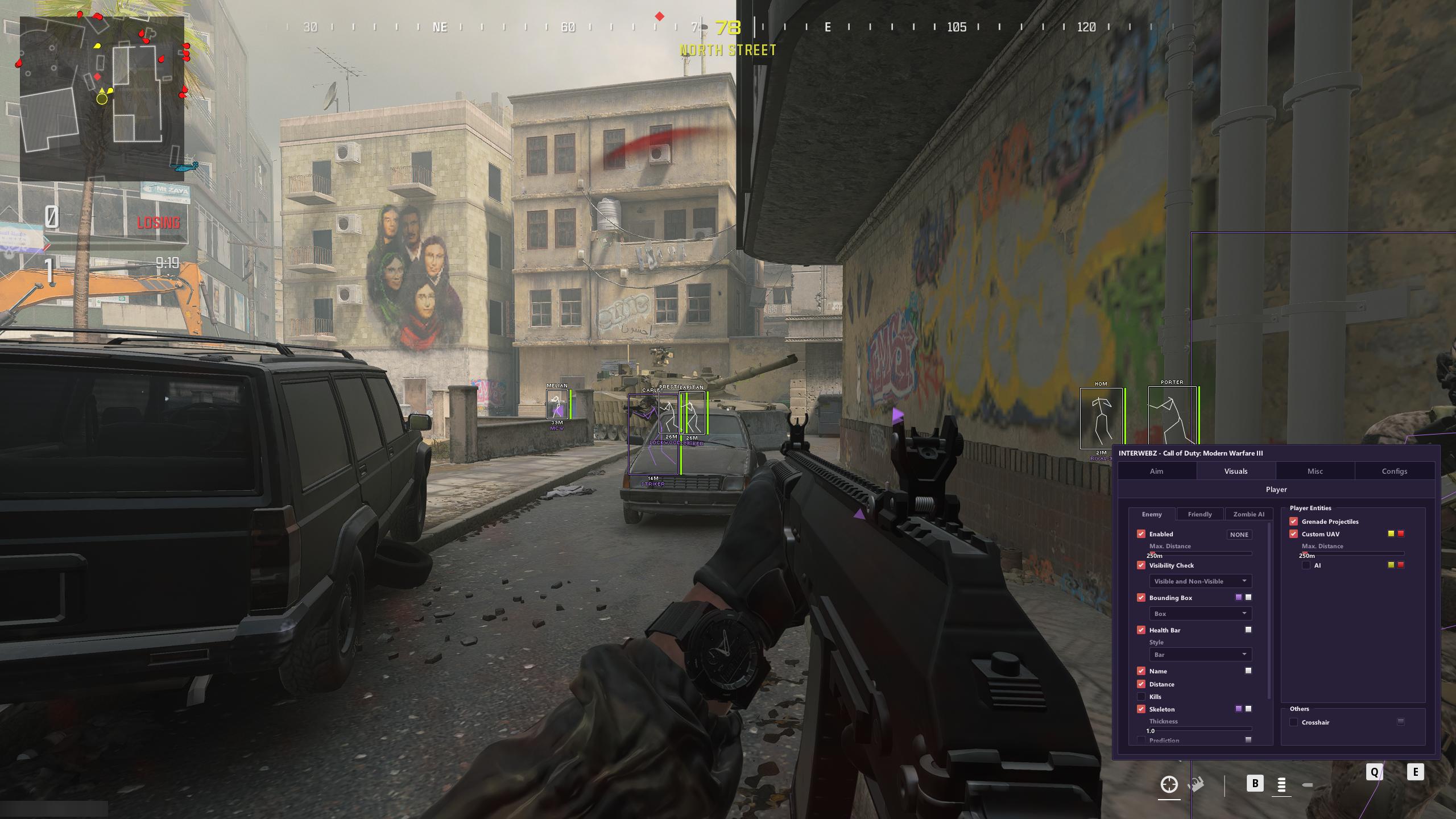Viewport: 1456px width, 819px height.
Task: Show the Zombie AI sub-tab
Action: point(1248,514)
